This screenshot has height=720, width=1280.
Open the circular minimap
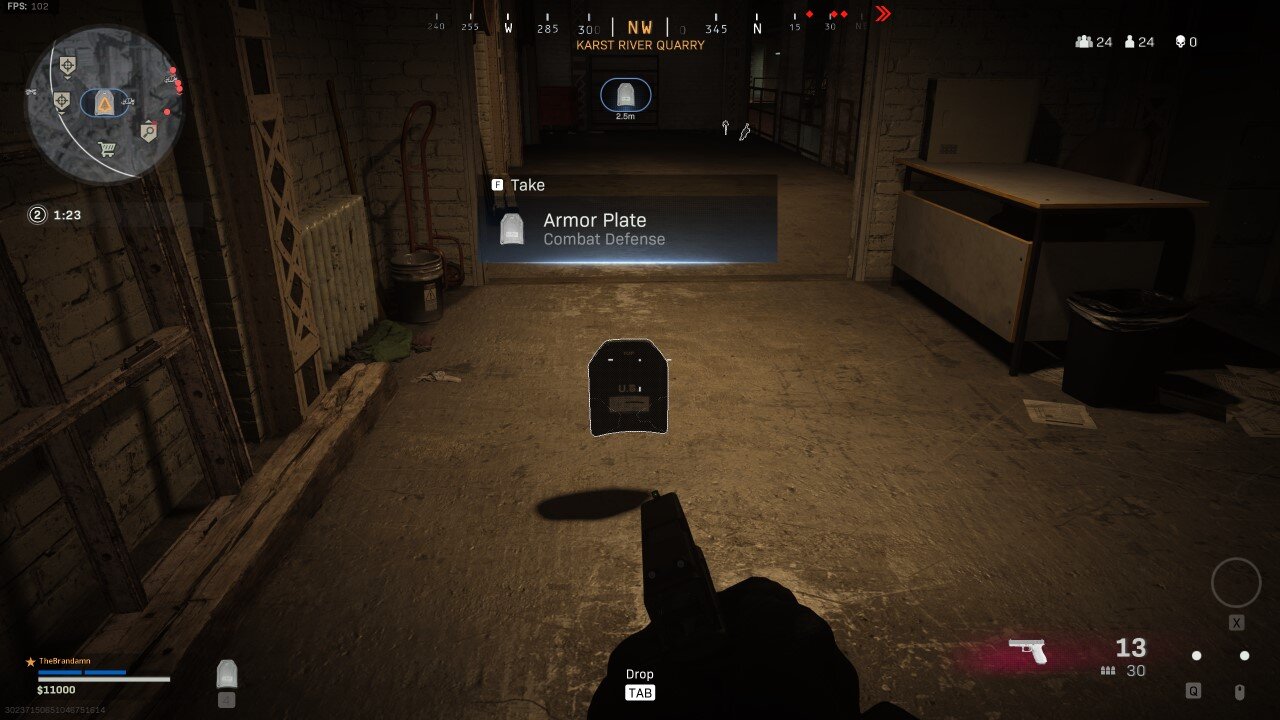pyautogui.click(x=104, y=104)
